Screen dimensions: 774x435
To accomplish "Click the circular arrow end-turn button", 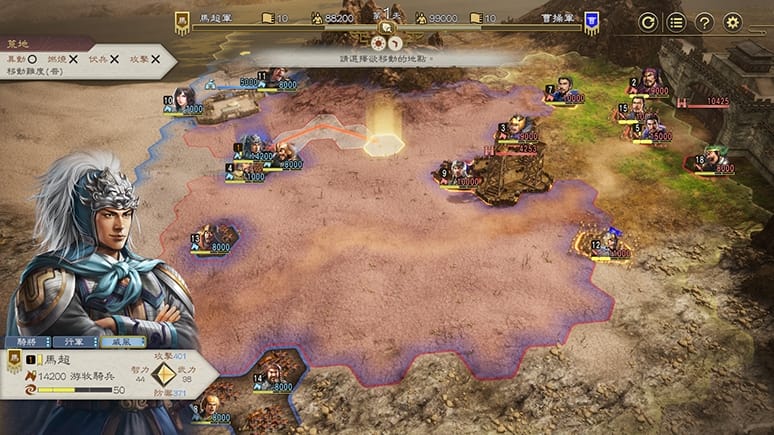I will (648, 22).
